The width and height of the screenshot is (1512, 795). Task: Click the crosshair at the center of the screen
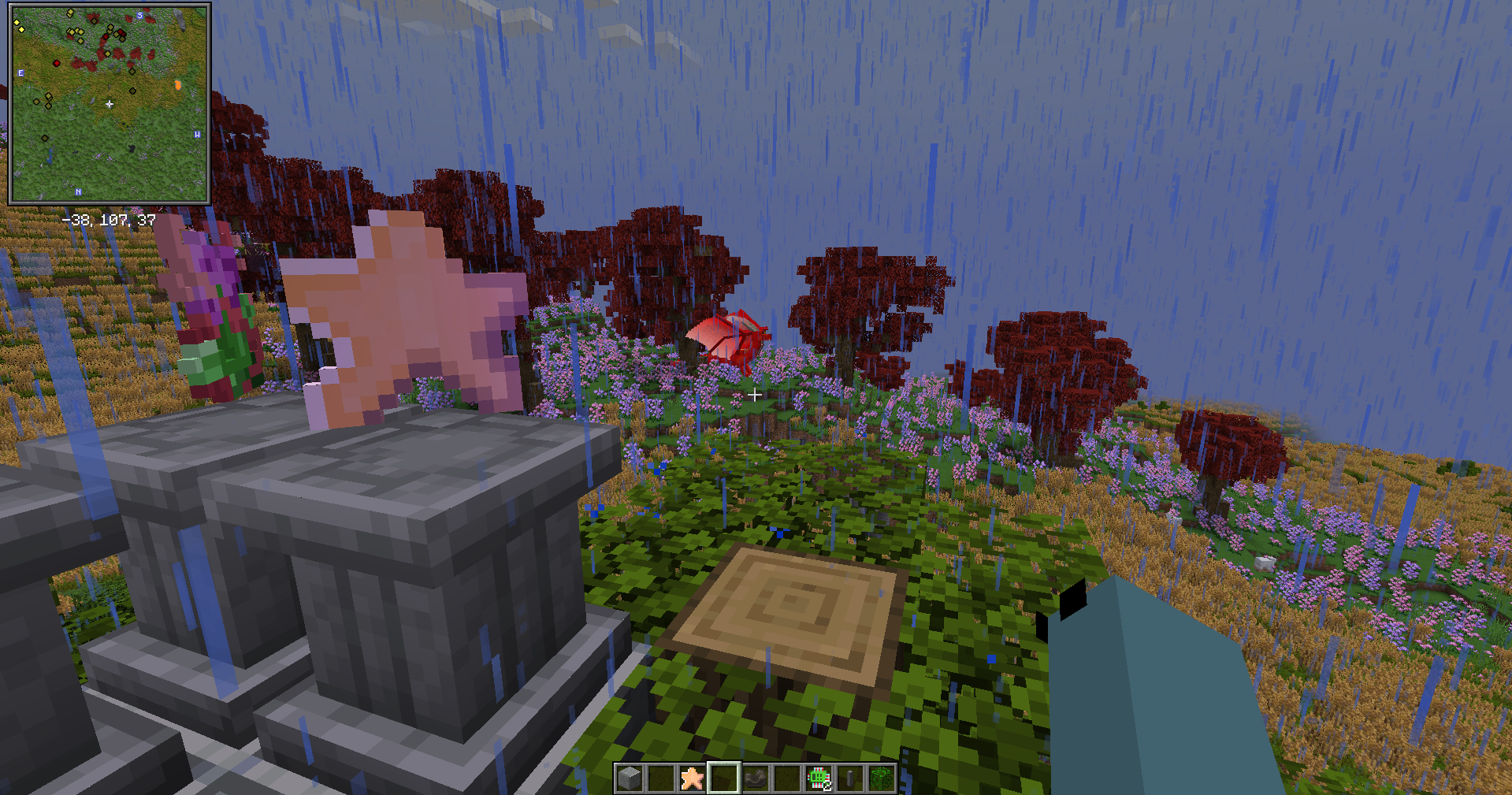click(755, 396)
